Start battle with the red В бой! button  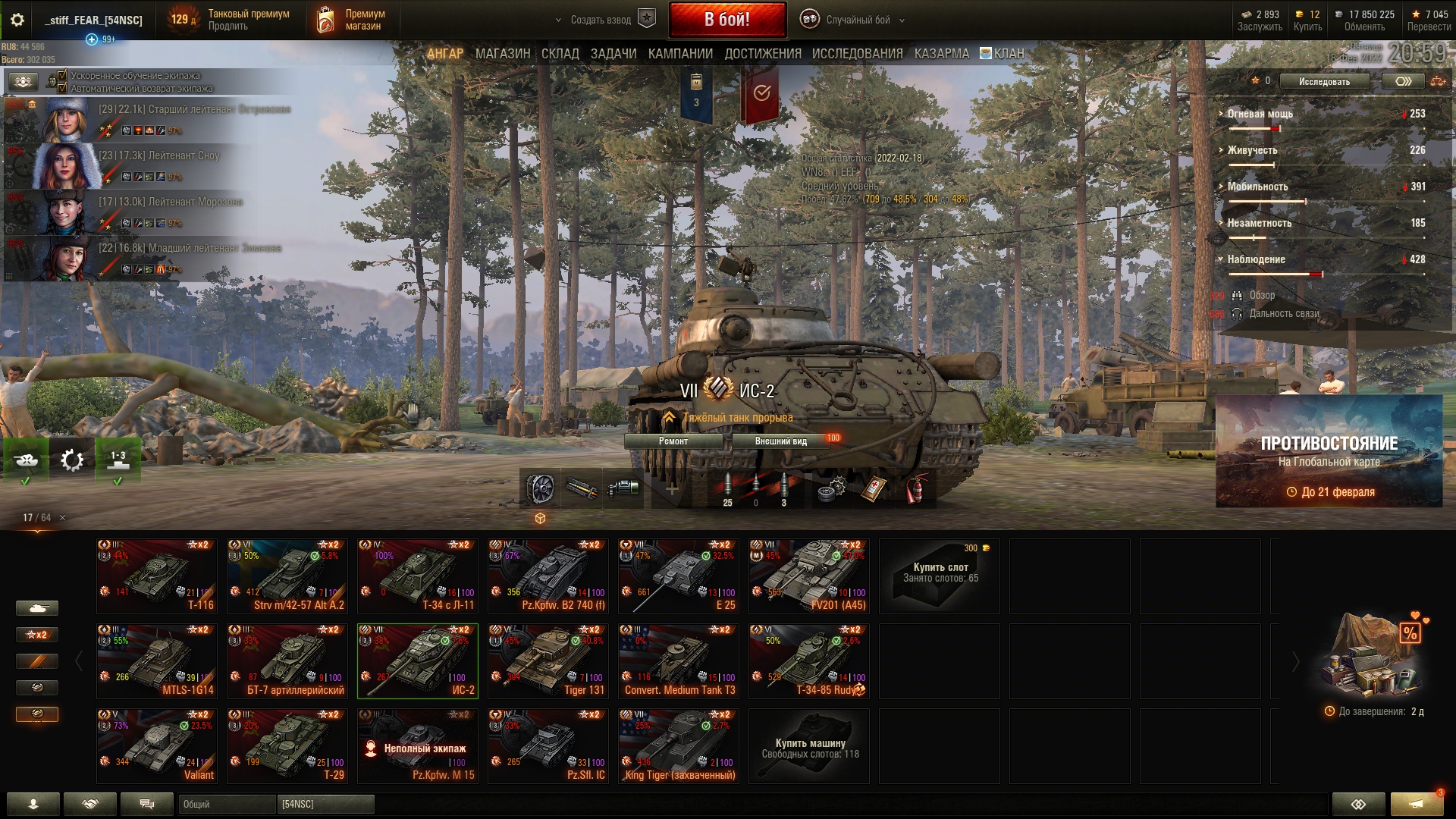(x=726, y=20)
